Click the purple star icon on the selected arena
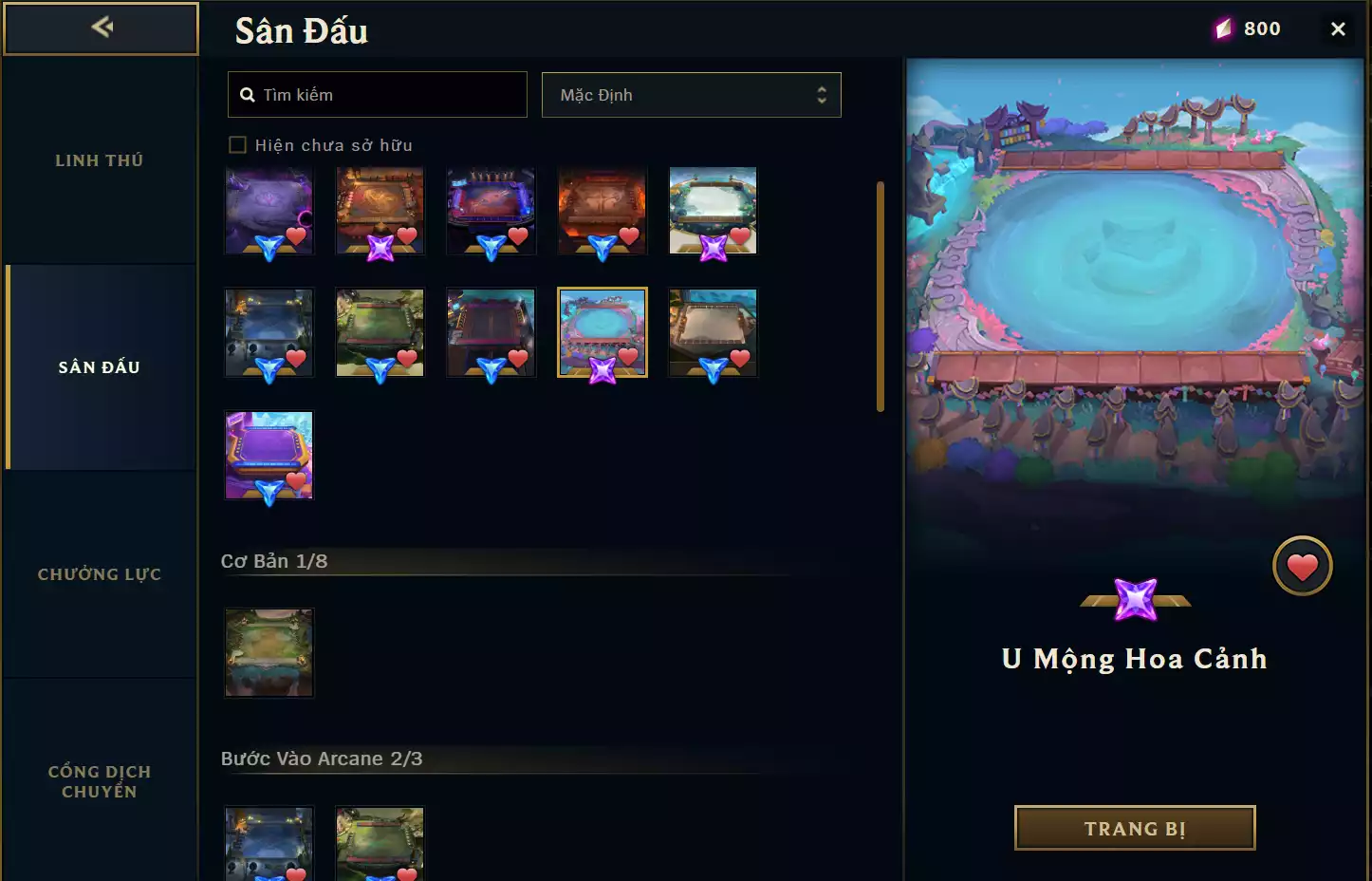The width and height of the screenshot is (1372, 881). 602,370
